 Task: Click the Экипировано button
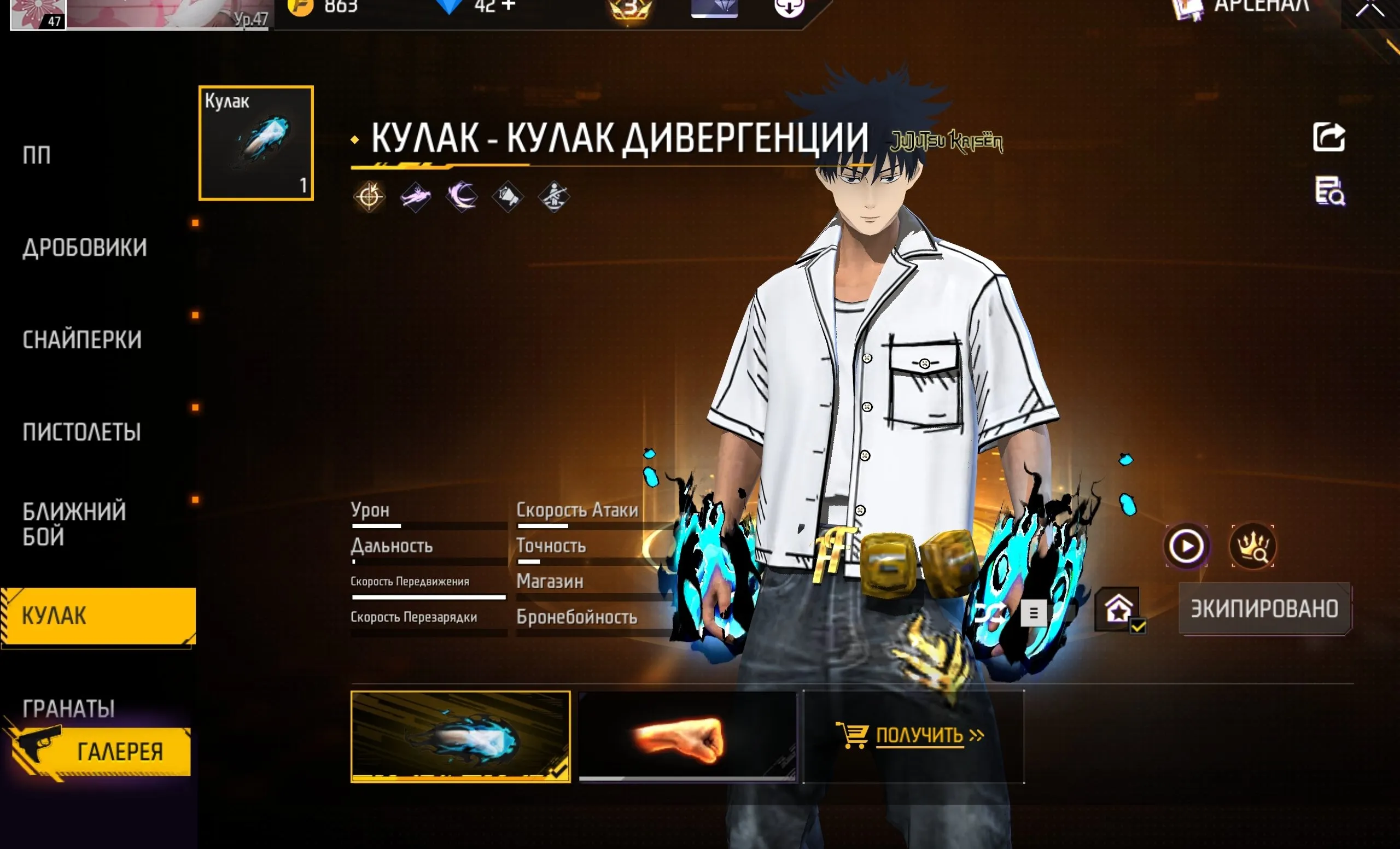pos(1264,609)
